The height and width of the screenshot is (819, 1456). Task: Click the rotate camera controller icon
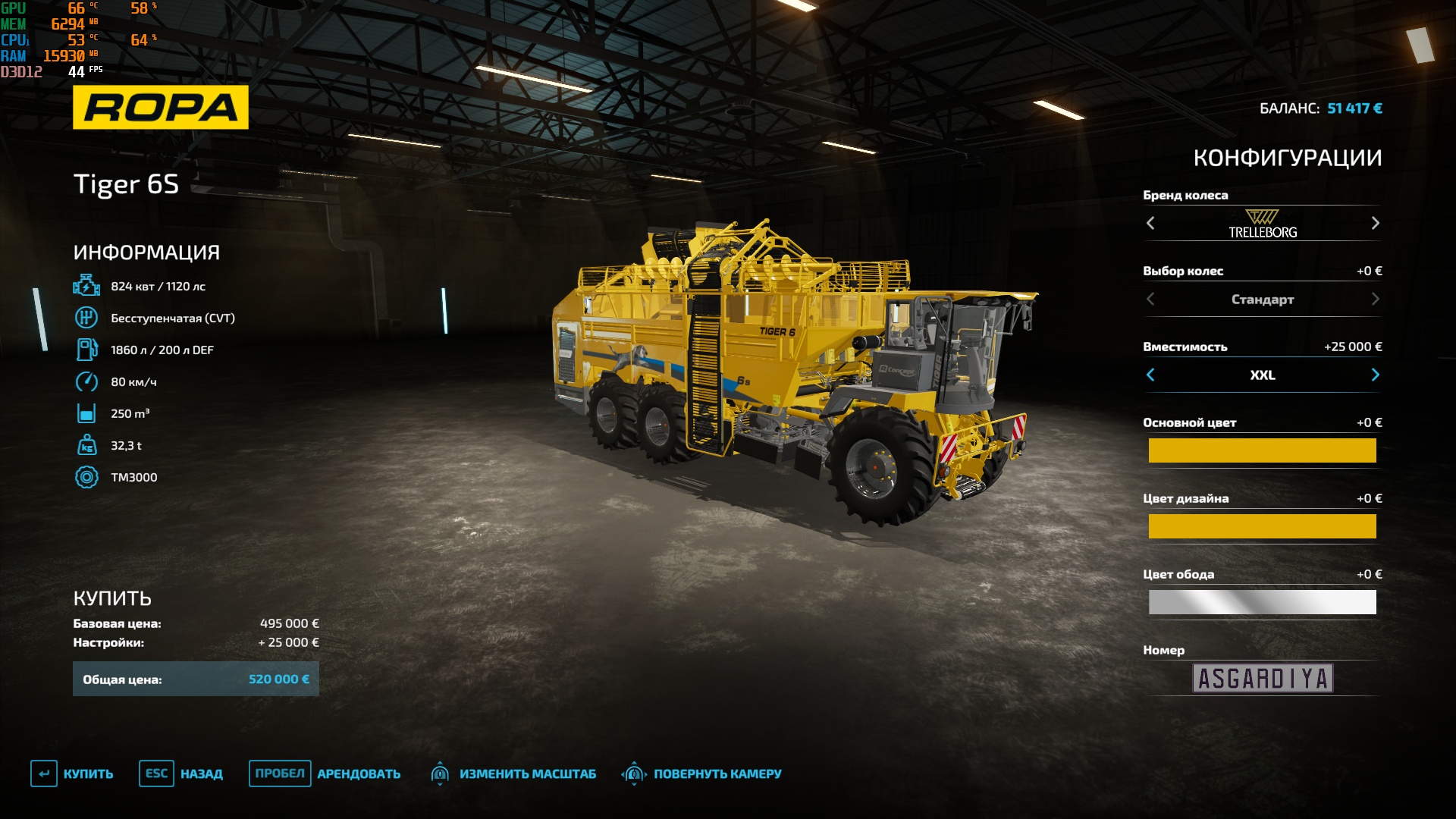tap(633, 774)
